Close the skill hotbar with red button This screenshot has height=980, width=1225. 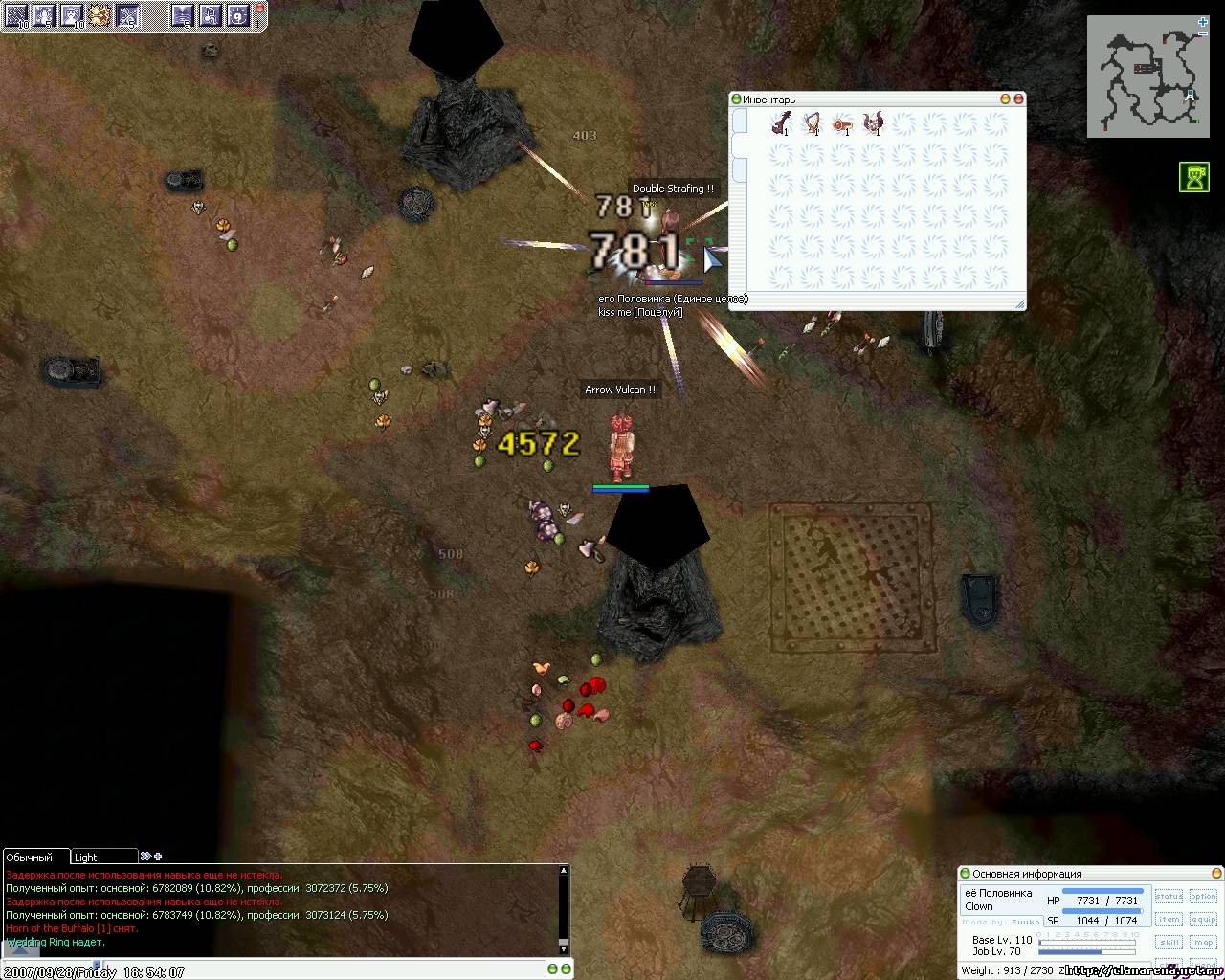261,8
